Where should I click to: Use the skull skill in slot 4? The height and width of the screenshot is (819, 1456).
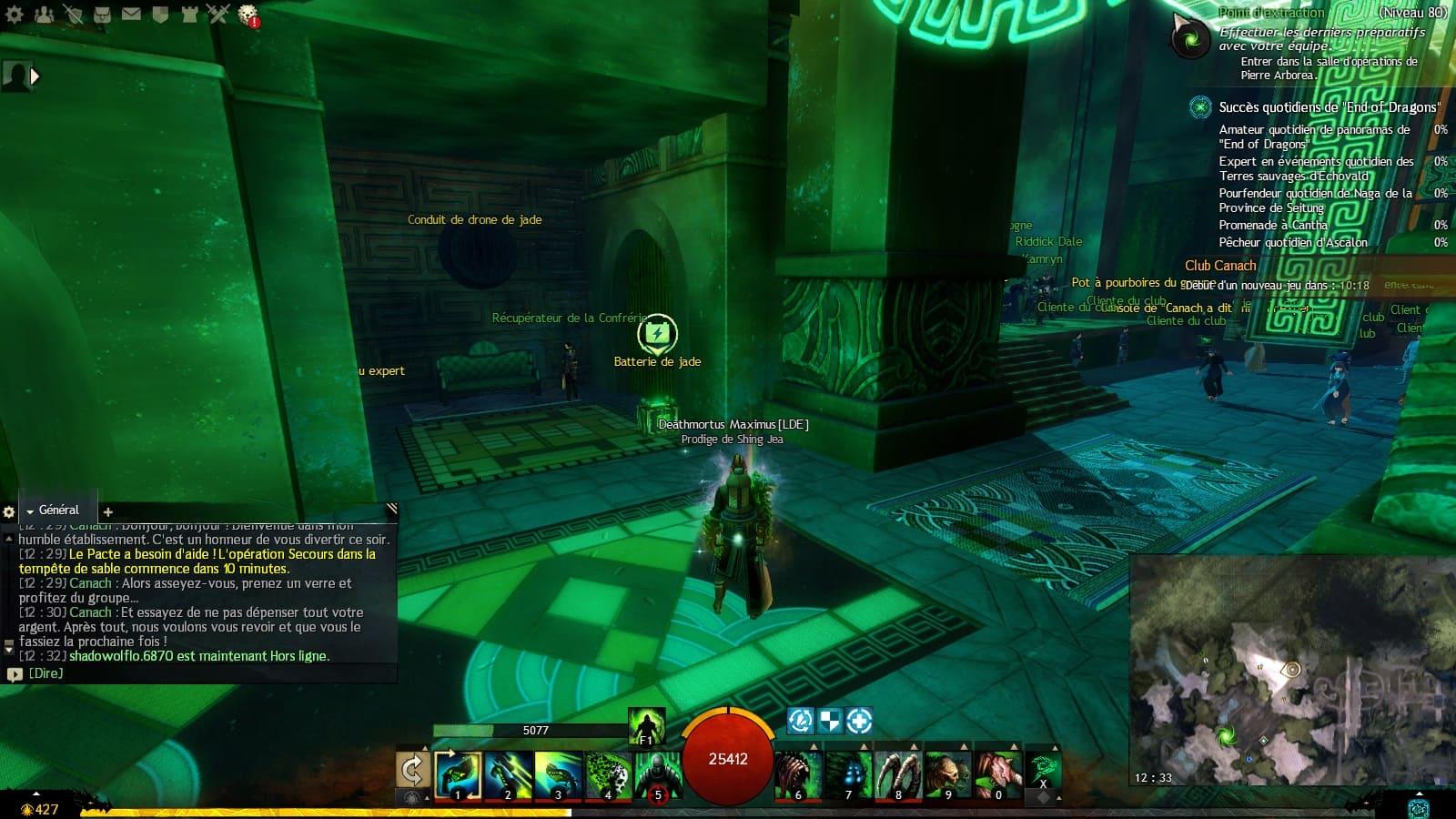pyautogui.click(x=608, y=773)
